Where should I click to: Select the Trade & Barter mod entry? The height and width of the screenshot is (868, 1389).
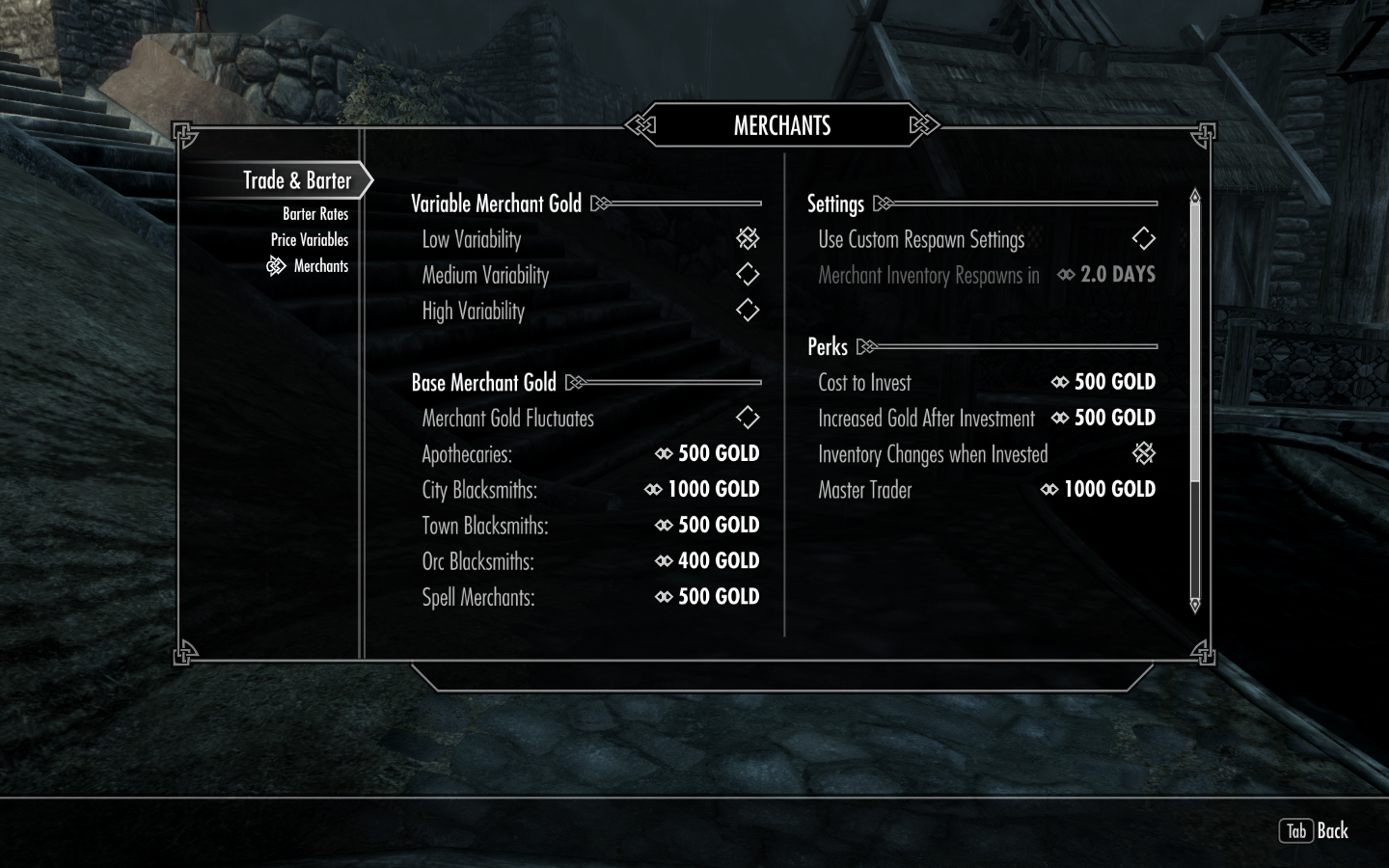click(x=297, y=180)
